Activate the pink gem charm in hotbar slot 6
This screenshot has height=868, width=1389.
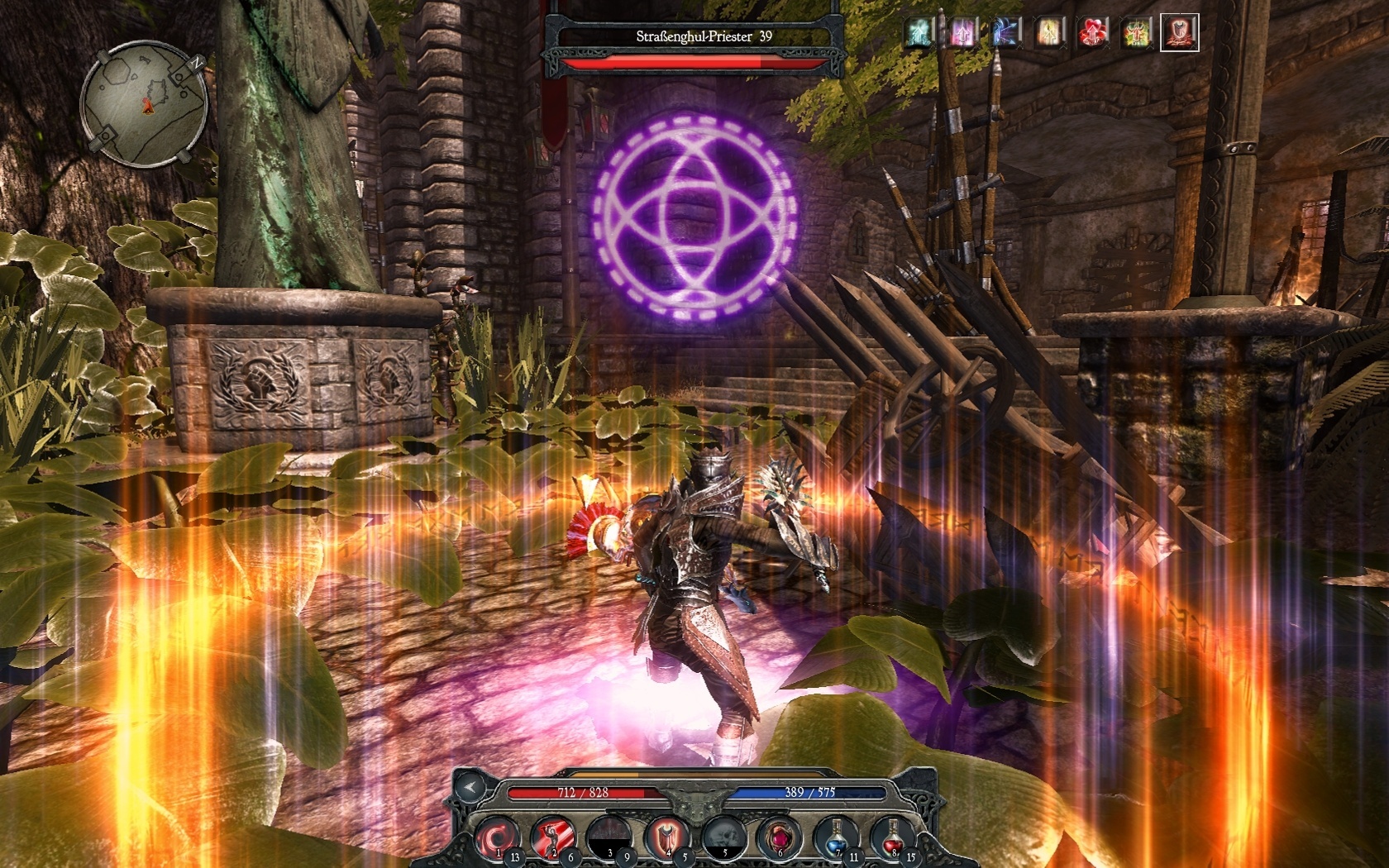pyautogui.click(x=780, y=837)
